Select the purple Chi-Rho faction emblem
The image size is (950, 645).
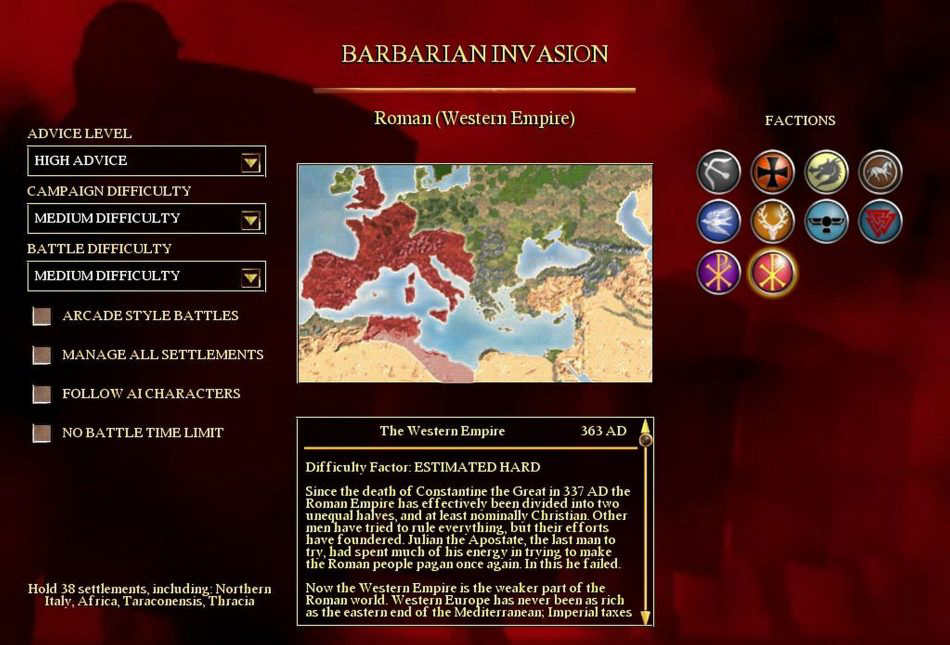click(x=718, y=272)
